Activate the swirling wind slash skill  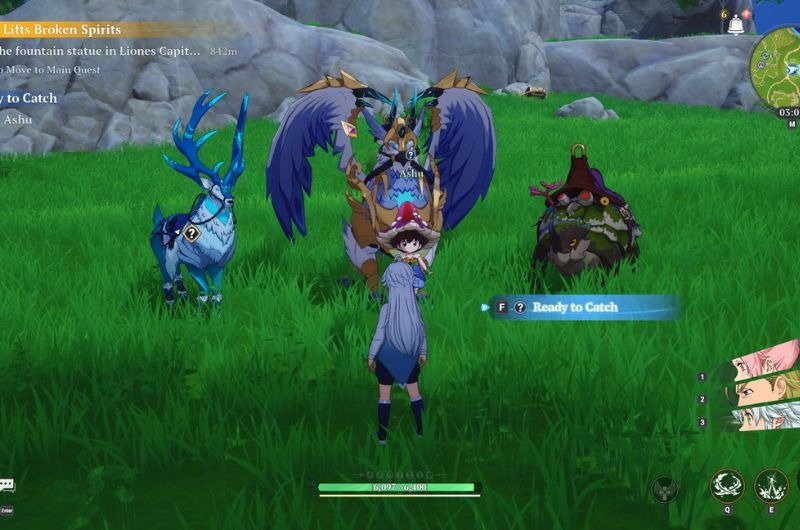point(727,486)
